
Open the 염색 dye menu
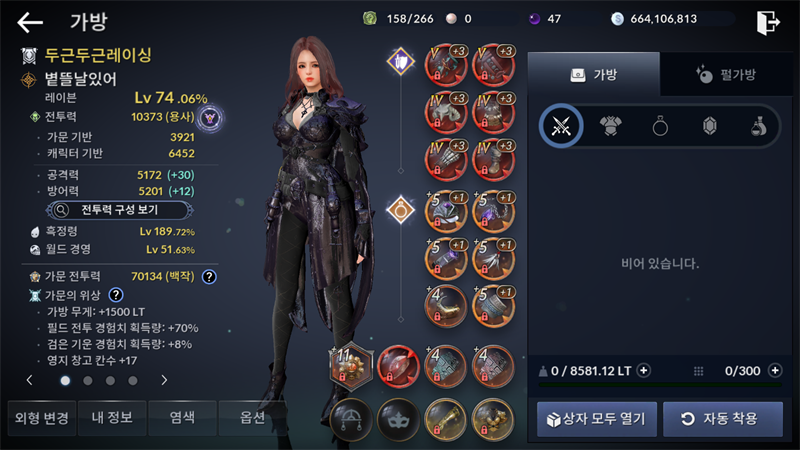click(183, 418)
